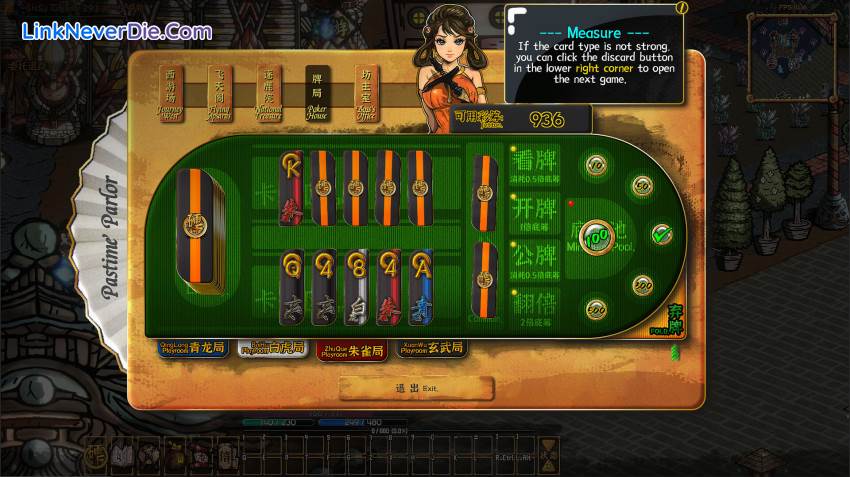Screen dimensions: 850x477
Task: Enter the XuanWu Playroom
Action: pyautogui.click(x=431, y=348)
